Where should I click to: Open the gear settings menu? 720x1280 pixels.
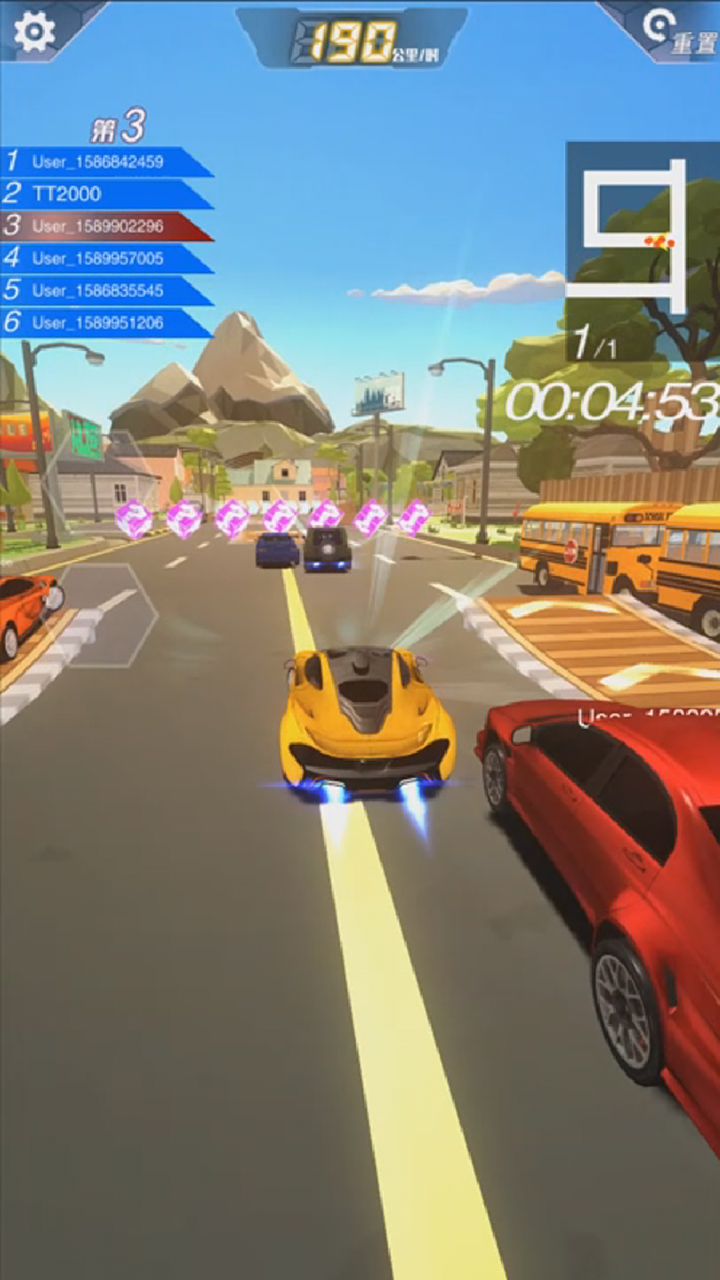coord(34,32)
